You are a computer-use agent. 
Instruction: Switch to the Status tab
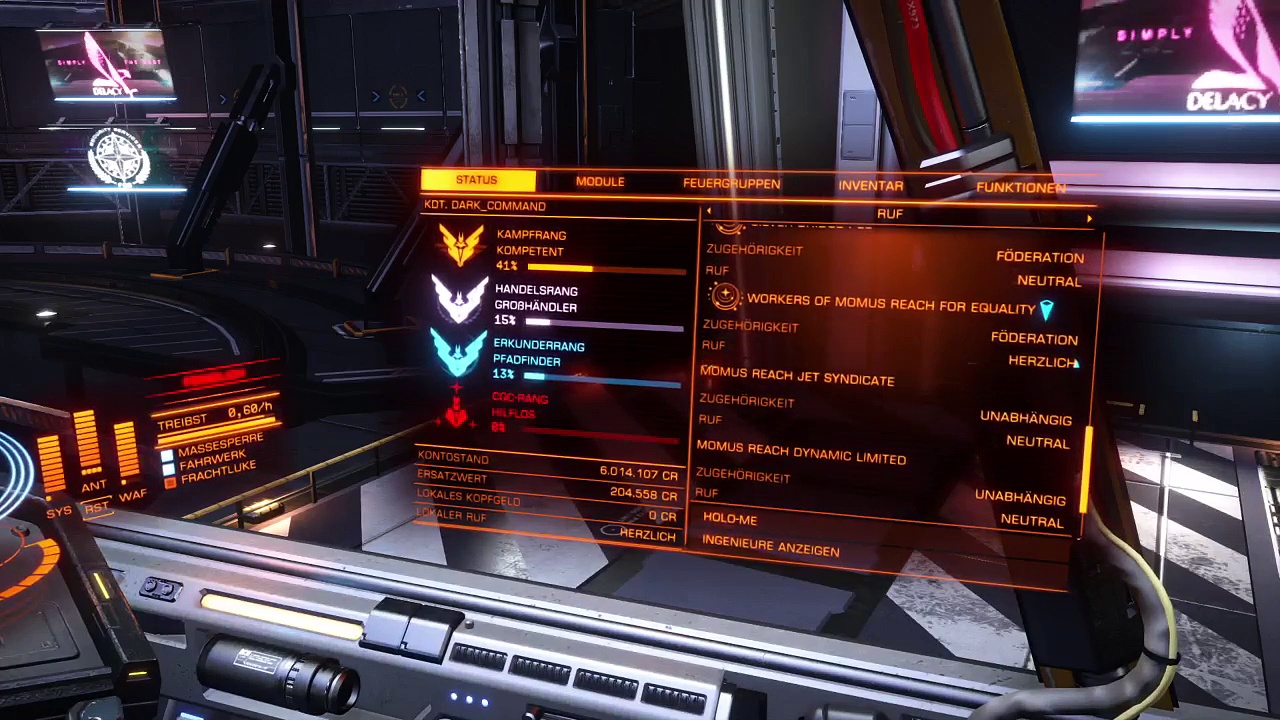coord(477,180)
